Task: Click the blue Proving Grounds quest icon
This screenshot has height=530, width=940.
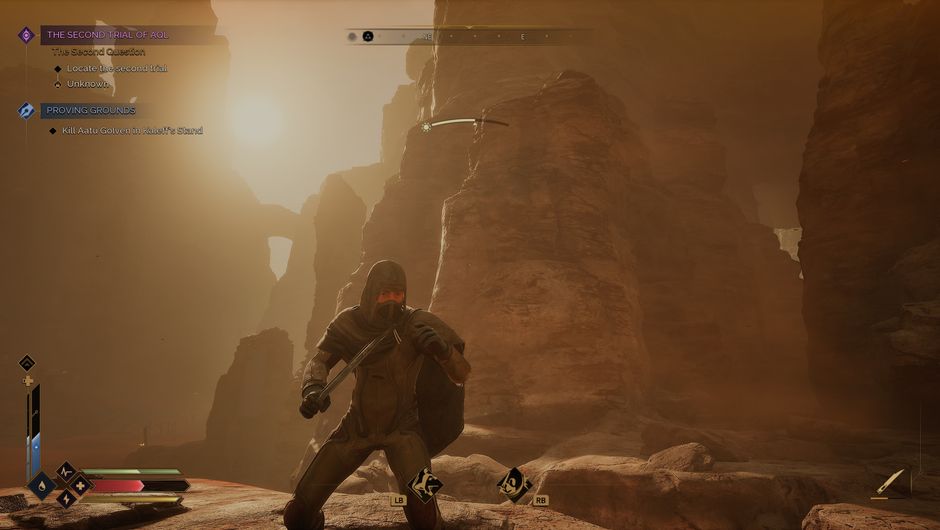Action: coord(26,111)
